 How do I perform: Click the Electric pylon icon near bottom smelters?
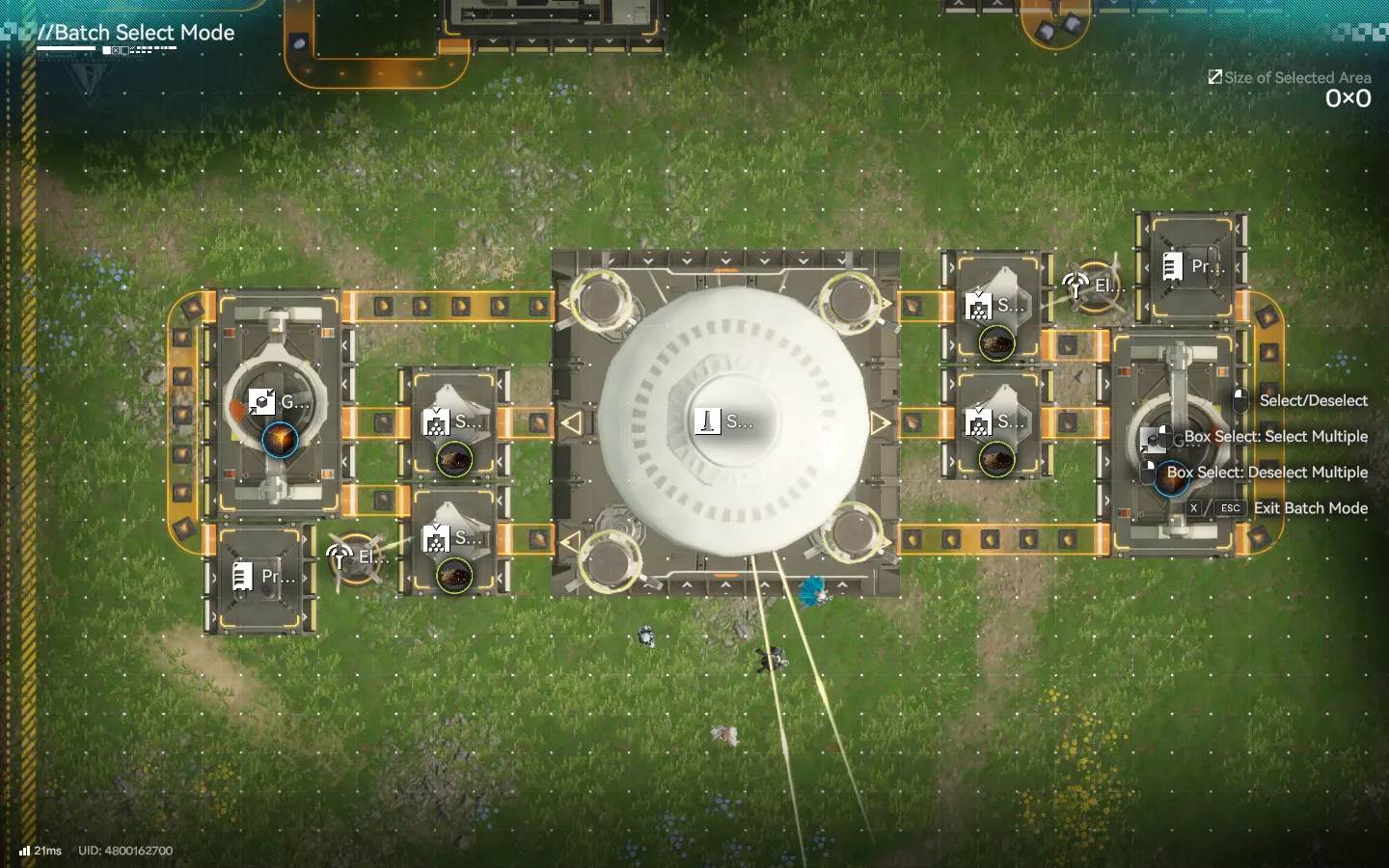coord(340,556)
